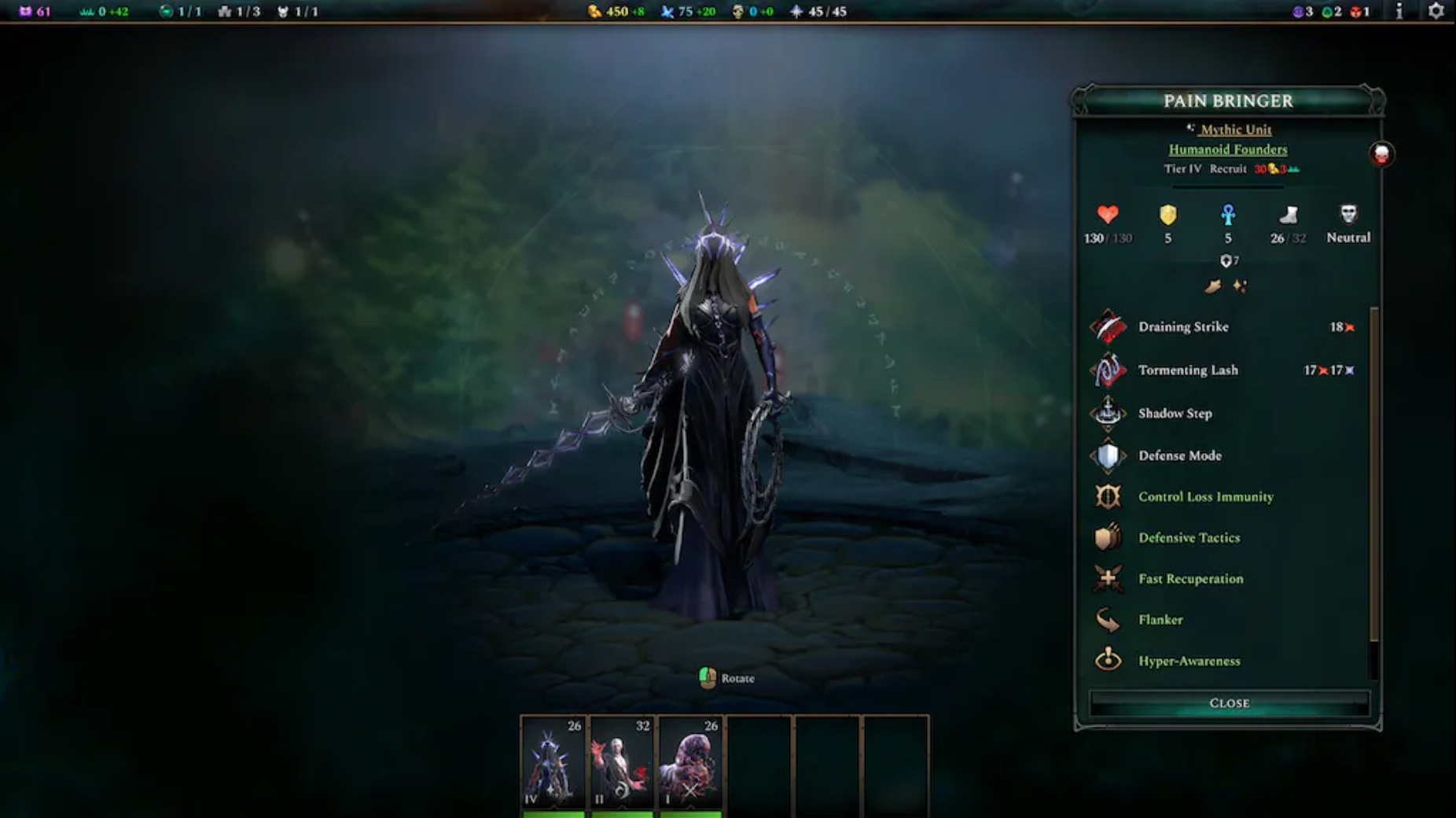
Task: View the Fast Recuperation trait
Action: coord(1190,579)
